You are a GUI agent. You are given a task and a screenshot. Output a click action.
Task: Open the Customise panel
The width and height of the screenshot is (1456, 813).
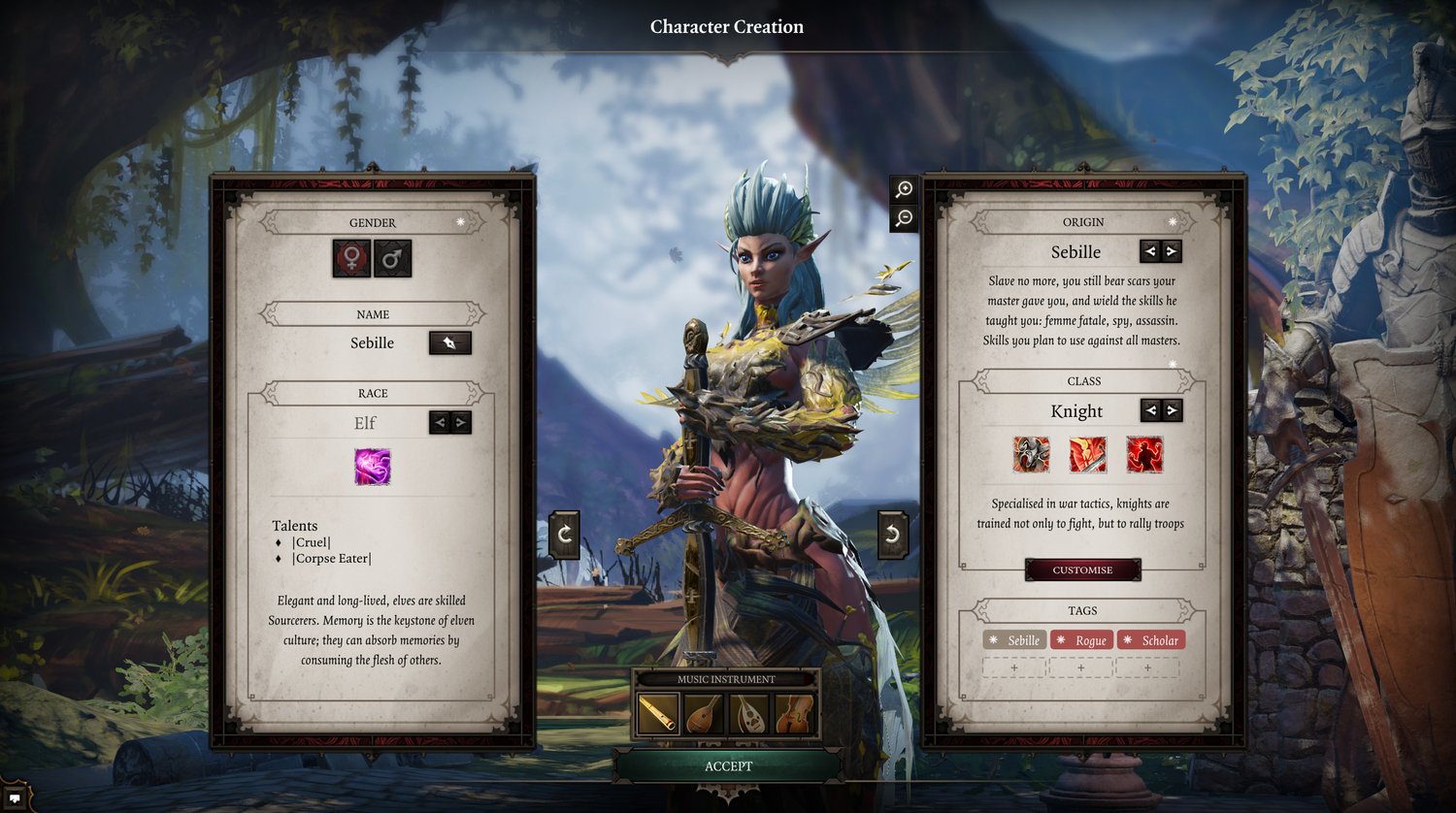(1082, 569)
